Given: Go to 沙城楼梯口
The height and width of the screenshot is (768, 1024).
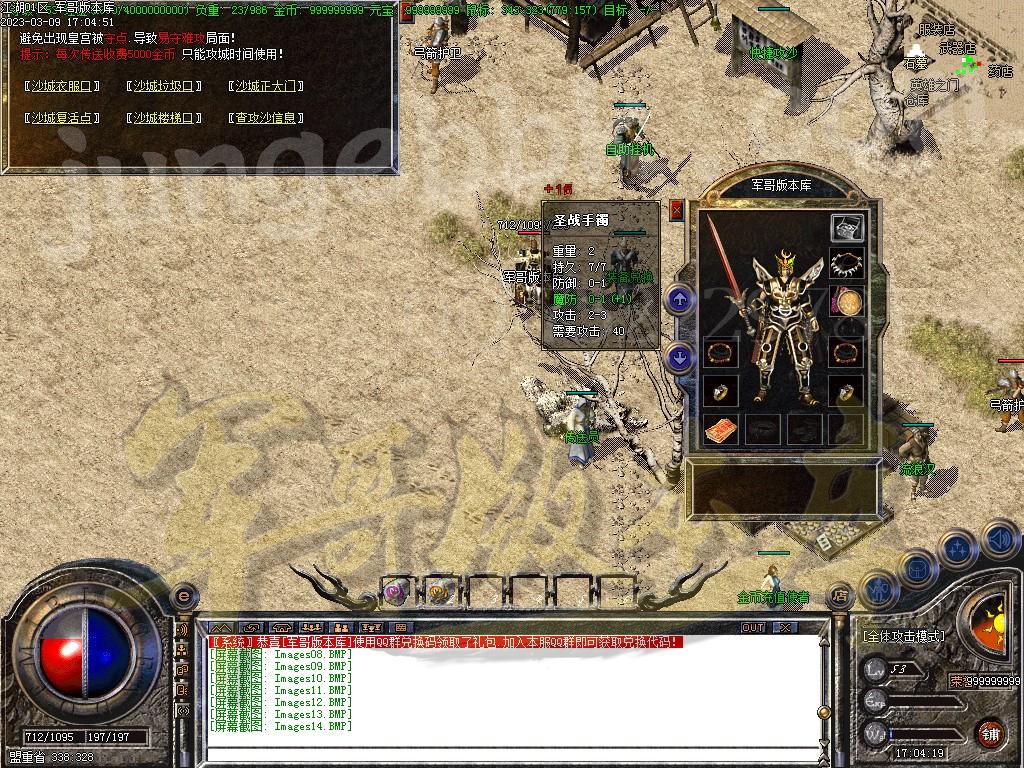Looking at the screenshot, I should 164,118.
